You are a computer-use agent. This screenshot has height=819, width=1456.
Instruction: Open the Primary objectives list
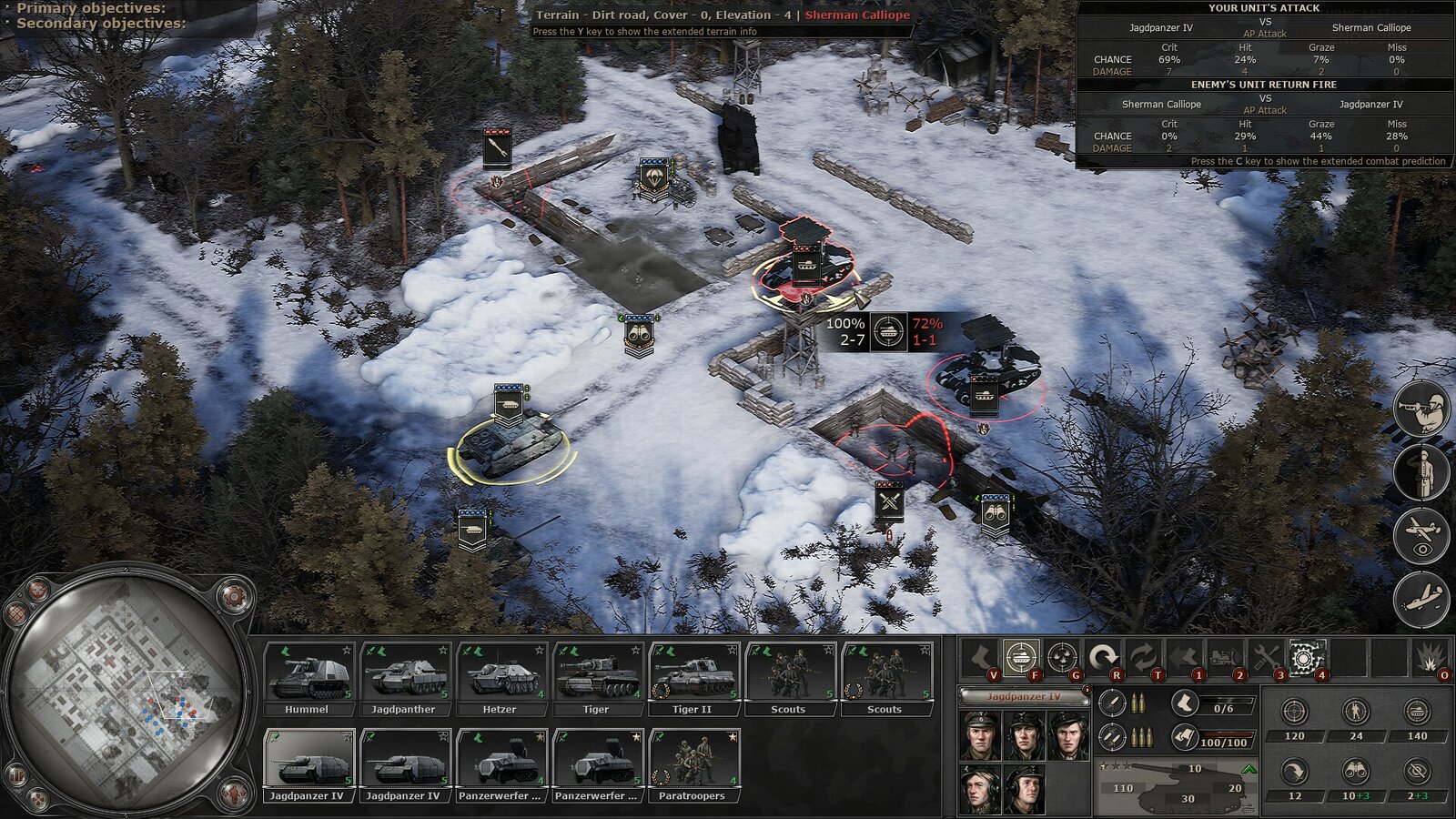click(x=91, y=8)
